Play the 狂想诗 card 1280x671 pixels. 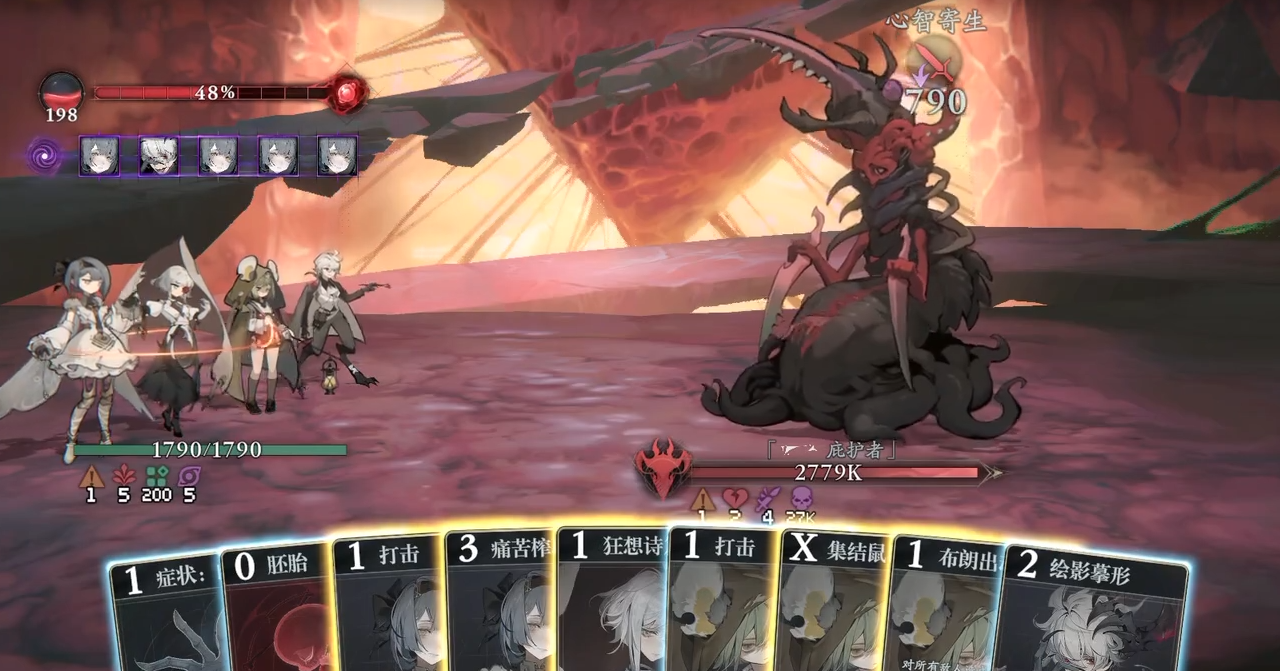point(610,600)
